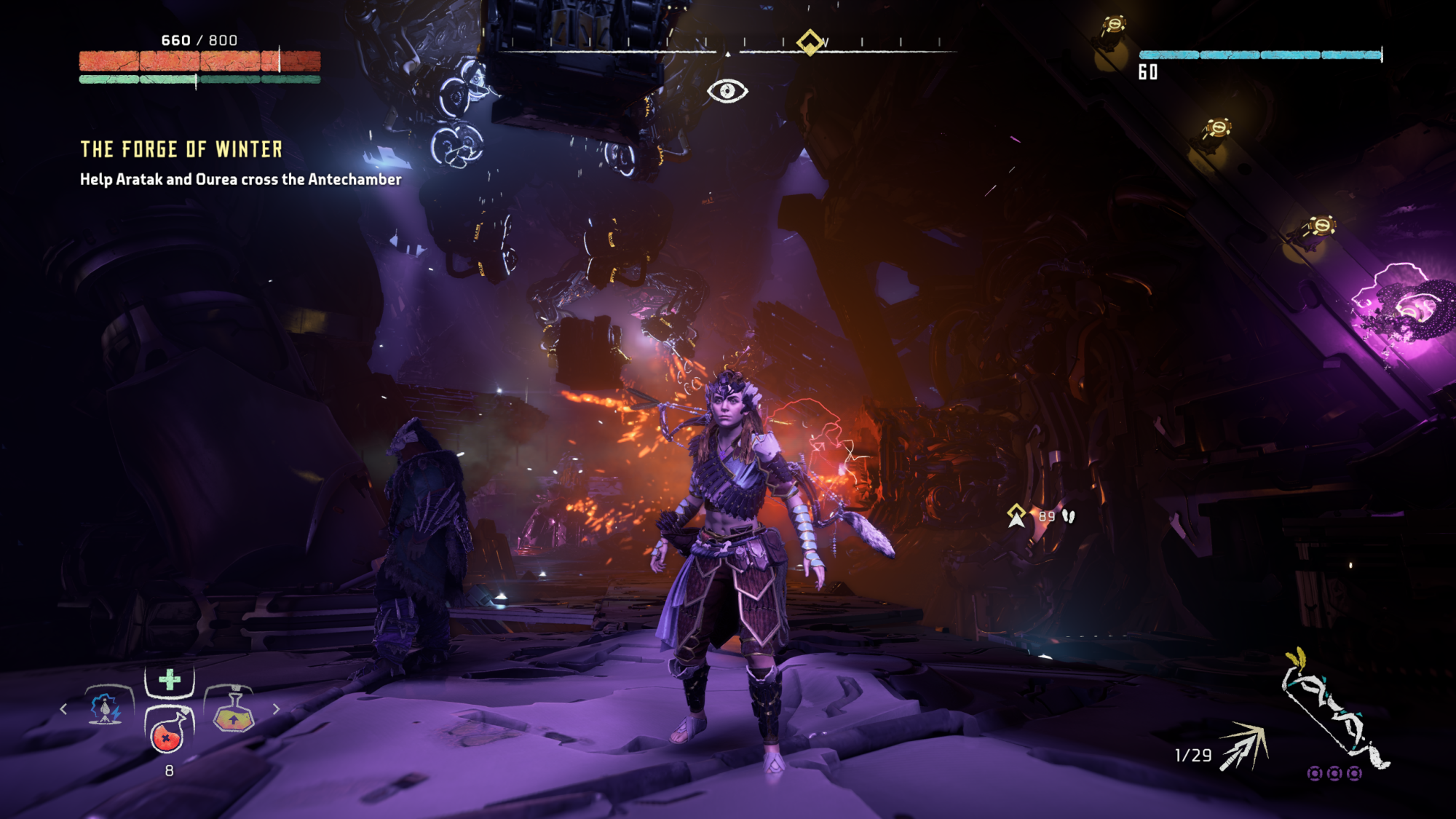The width and height of the screenshot is (1456, 819).
Task: Use the green cross medicine pouch
Action: coord(170,680)
